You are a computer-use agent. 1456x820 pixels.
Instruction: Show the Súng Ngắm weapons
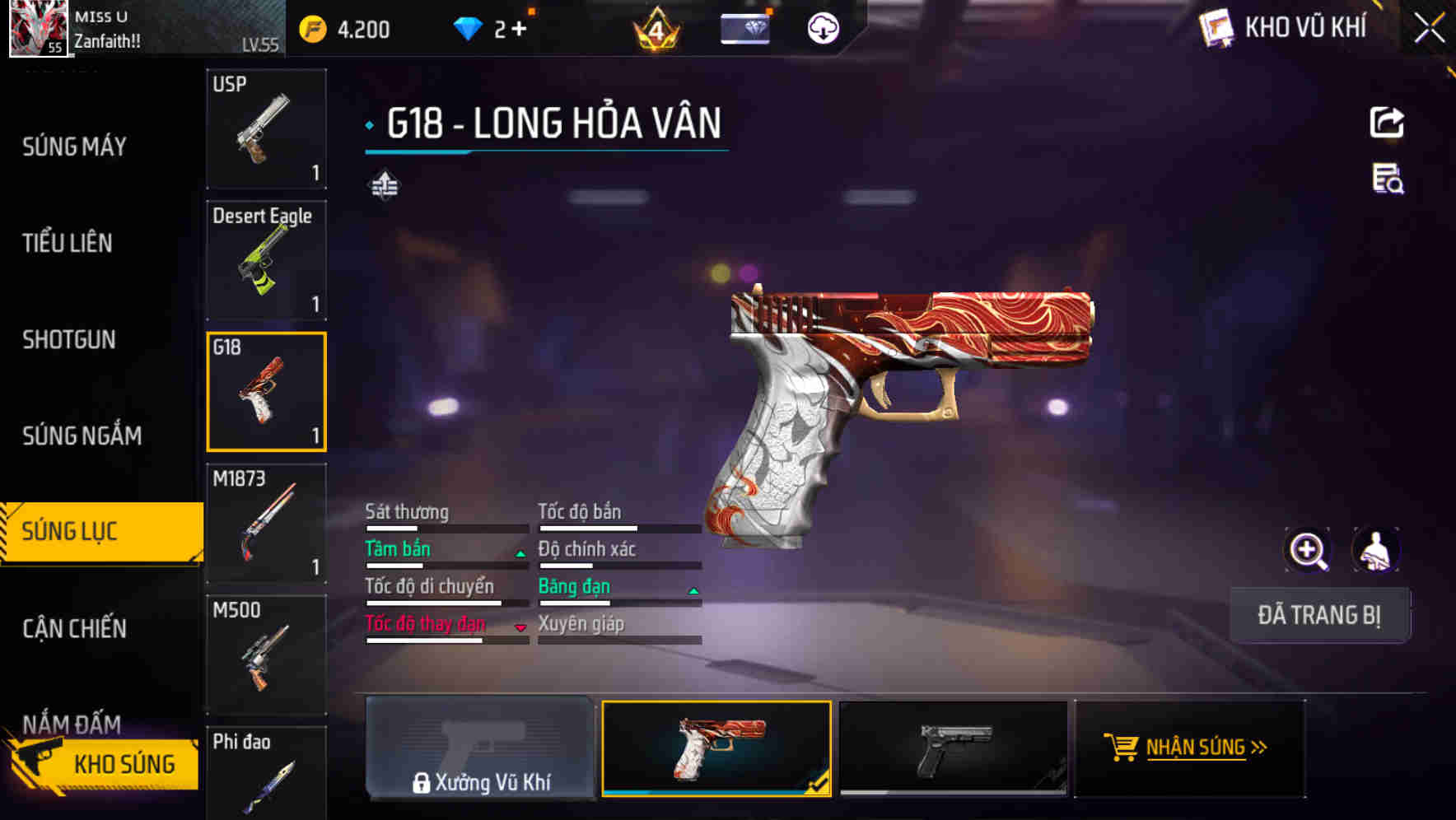coord(82,436)
